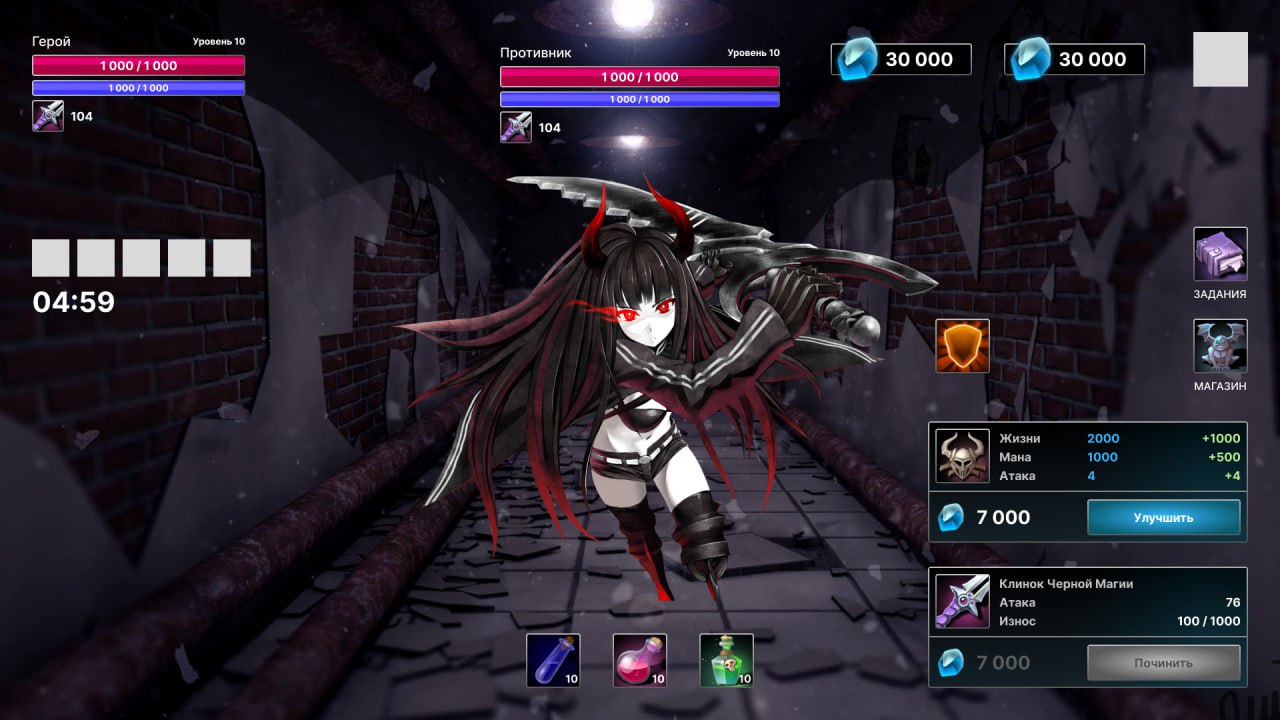Click the opponent's sword attack icon
The image size is (1280, 720).
pyautogui.click(x=516, y=127)
